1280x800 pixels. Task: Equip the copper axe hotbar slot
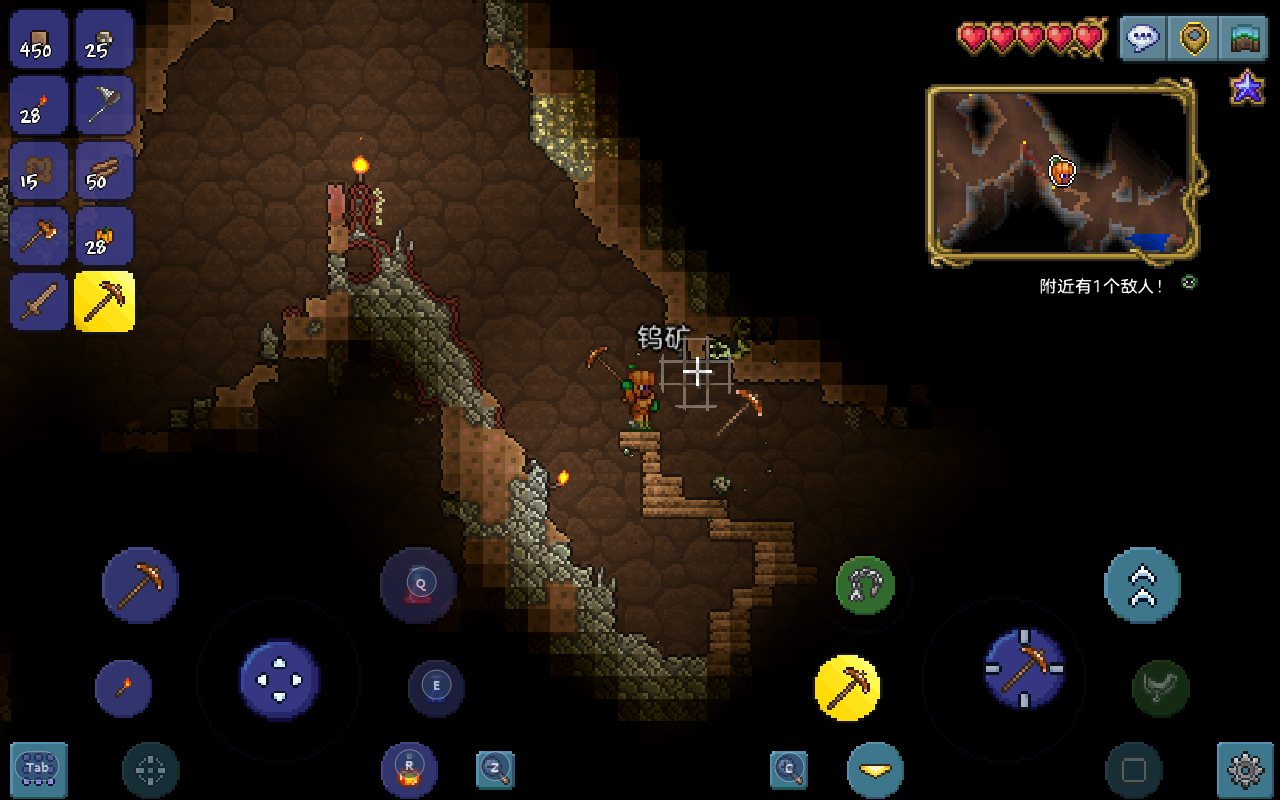coord(39,236)
